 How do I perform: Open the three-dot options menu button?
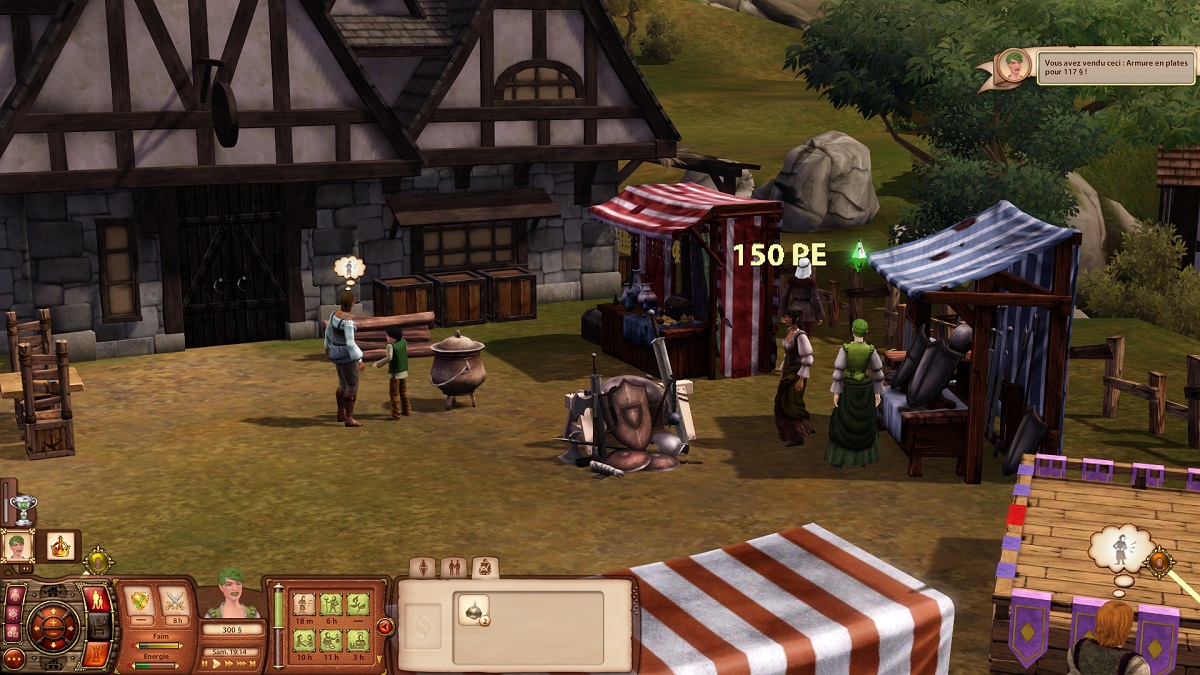click(14, 659)
